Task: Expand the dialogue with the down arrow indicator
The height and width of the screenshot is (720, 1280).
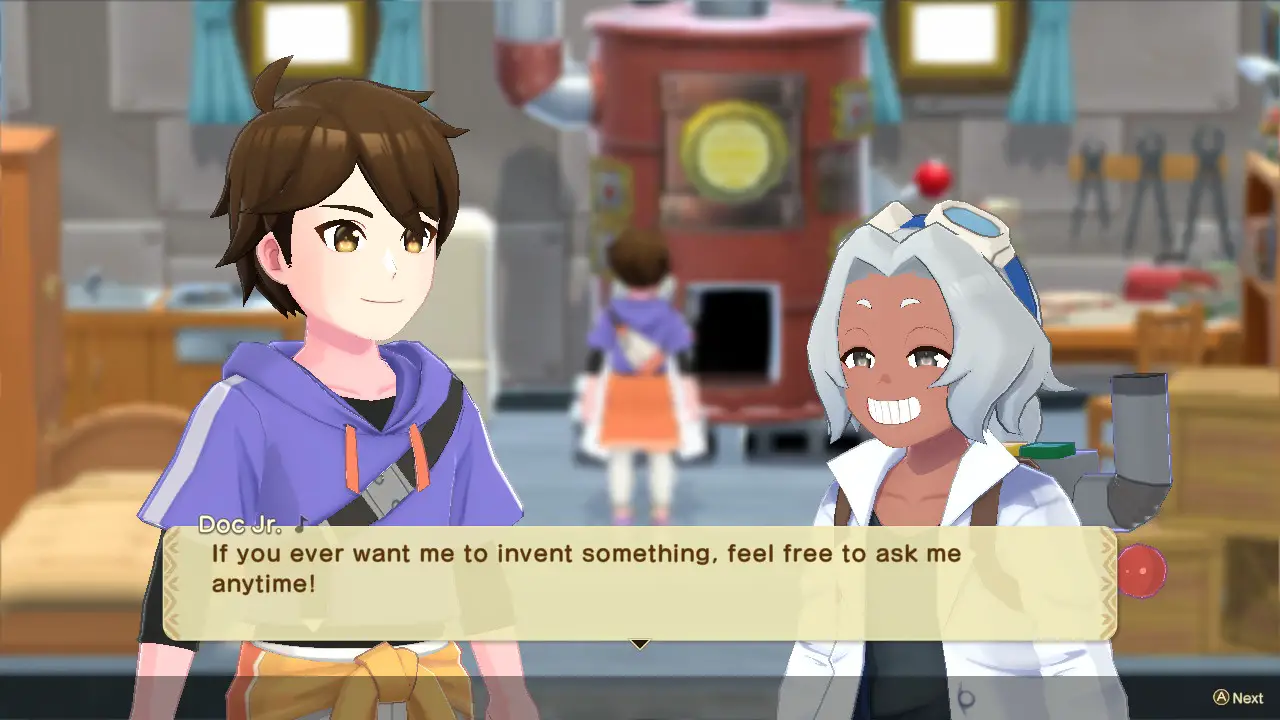Action: click(x=639, y=643)
